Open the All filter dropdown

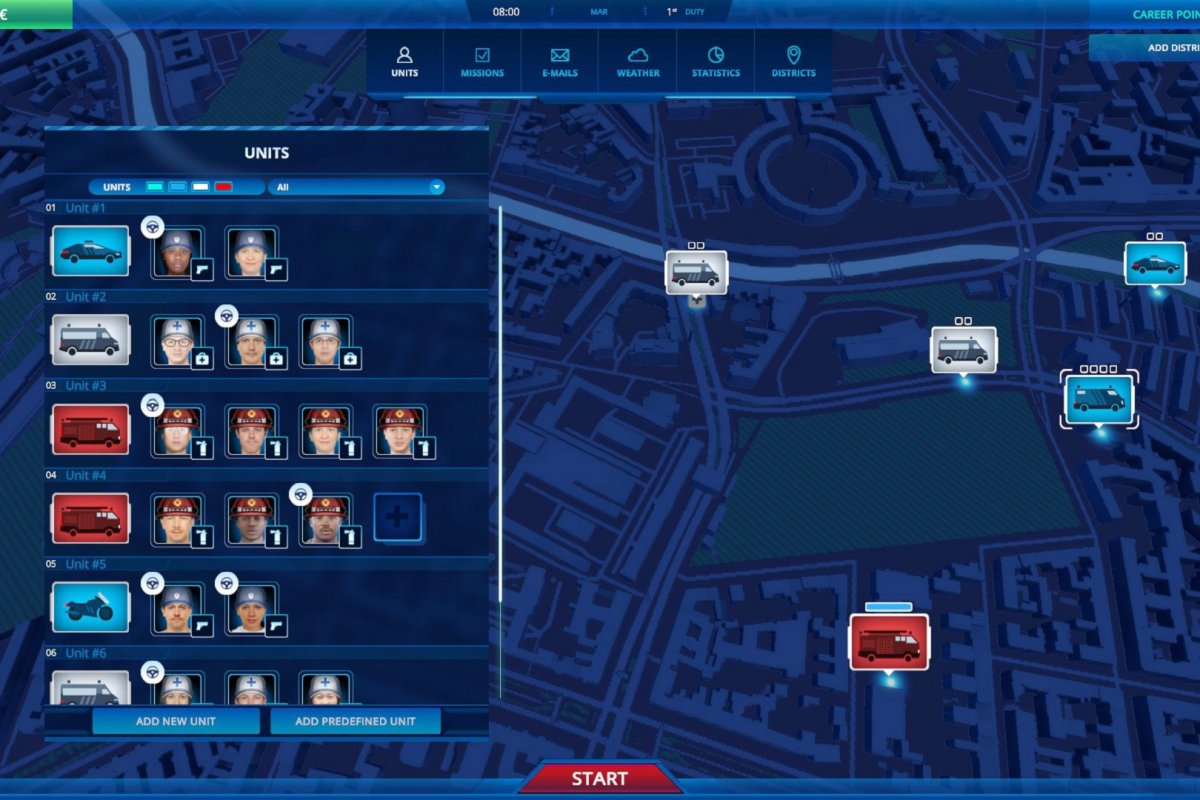point(356,187)
